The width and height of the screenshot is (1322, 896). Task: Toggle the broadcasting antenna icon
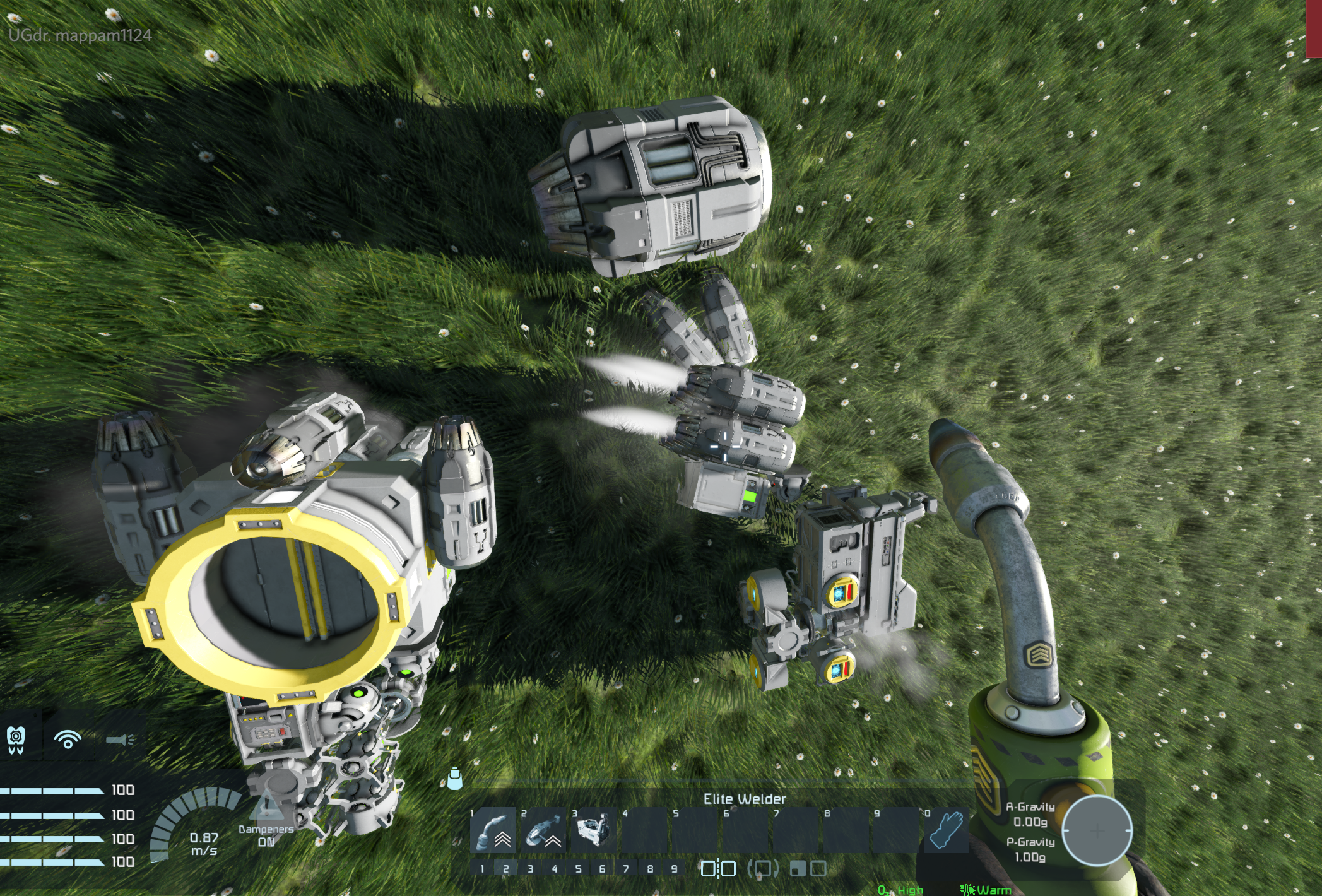(68, 739)
